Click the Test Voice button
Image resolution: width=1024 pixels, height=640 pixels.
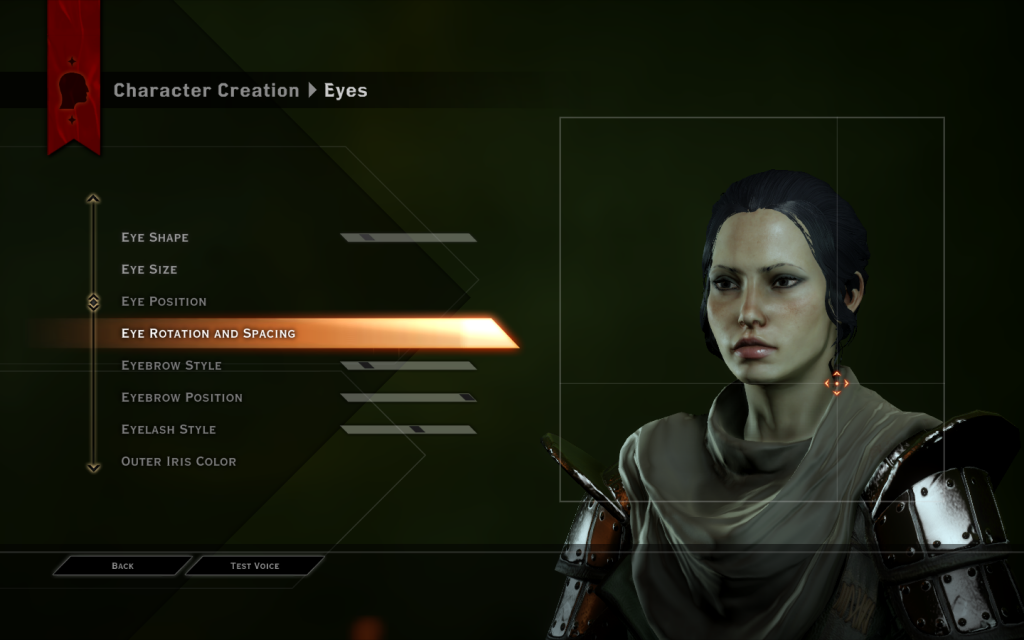[x=255, y=566]
